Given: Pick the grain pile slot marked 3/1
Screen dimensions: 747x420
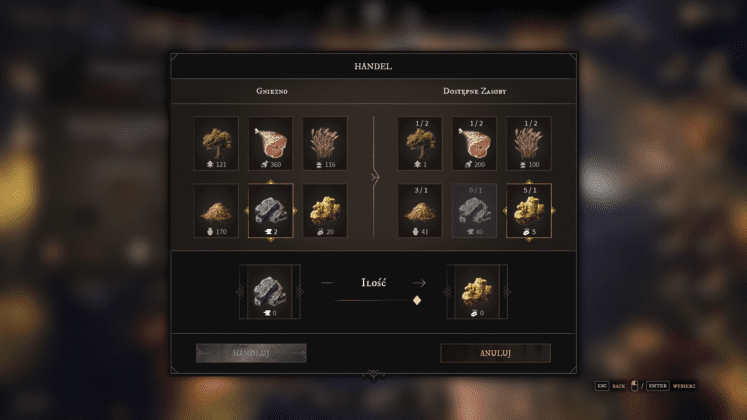Looking at the screenshot, I should 420,210.
